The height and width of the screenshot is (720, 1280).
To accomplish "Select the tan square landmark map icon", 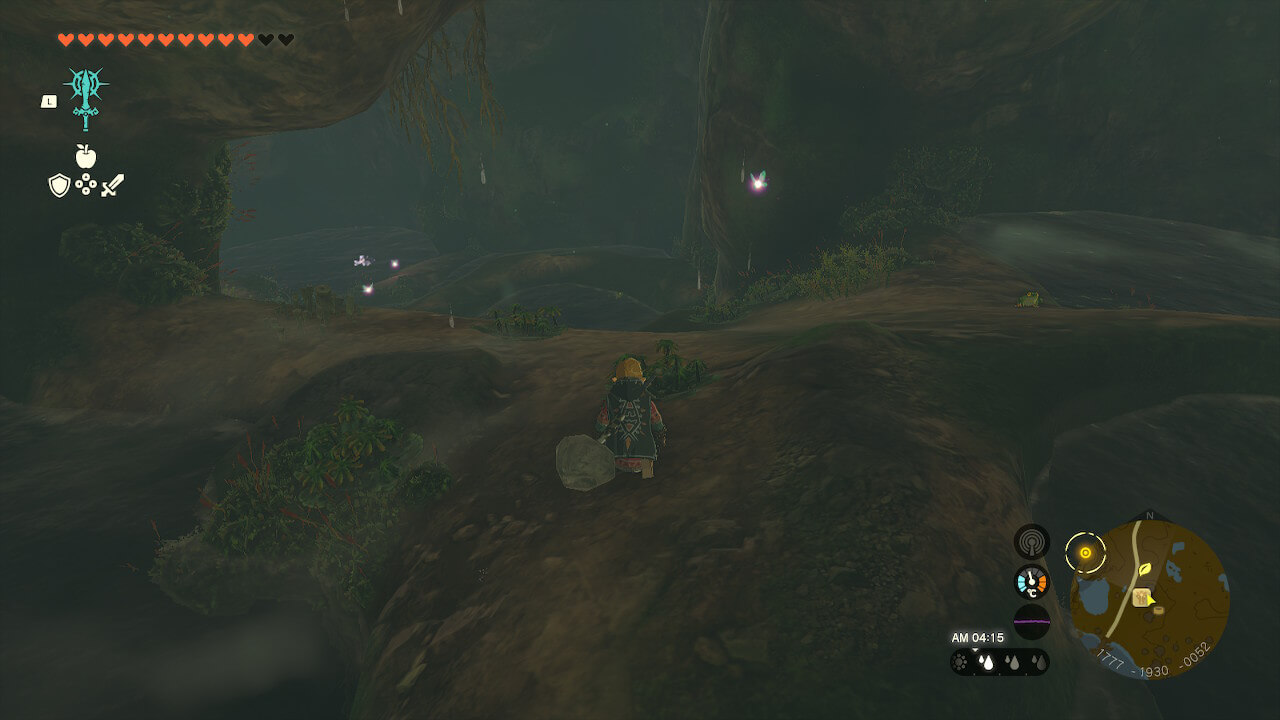I will [1140, 598].
